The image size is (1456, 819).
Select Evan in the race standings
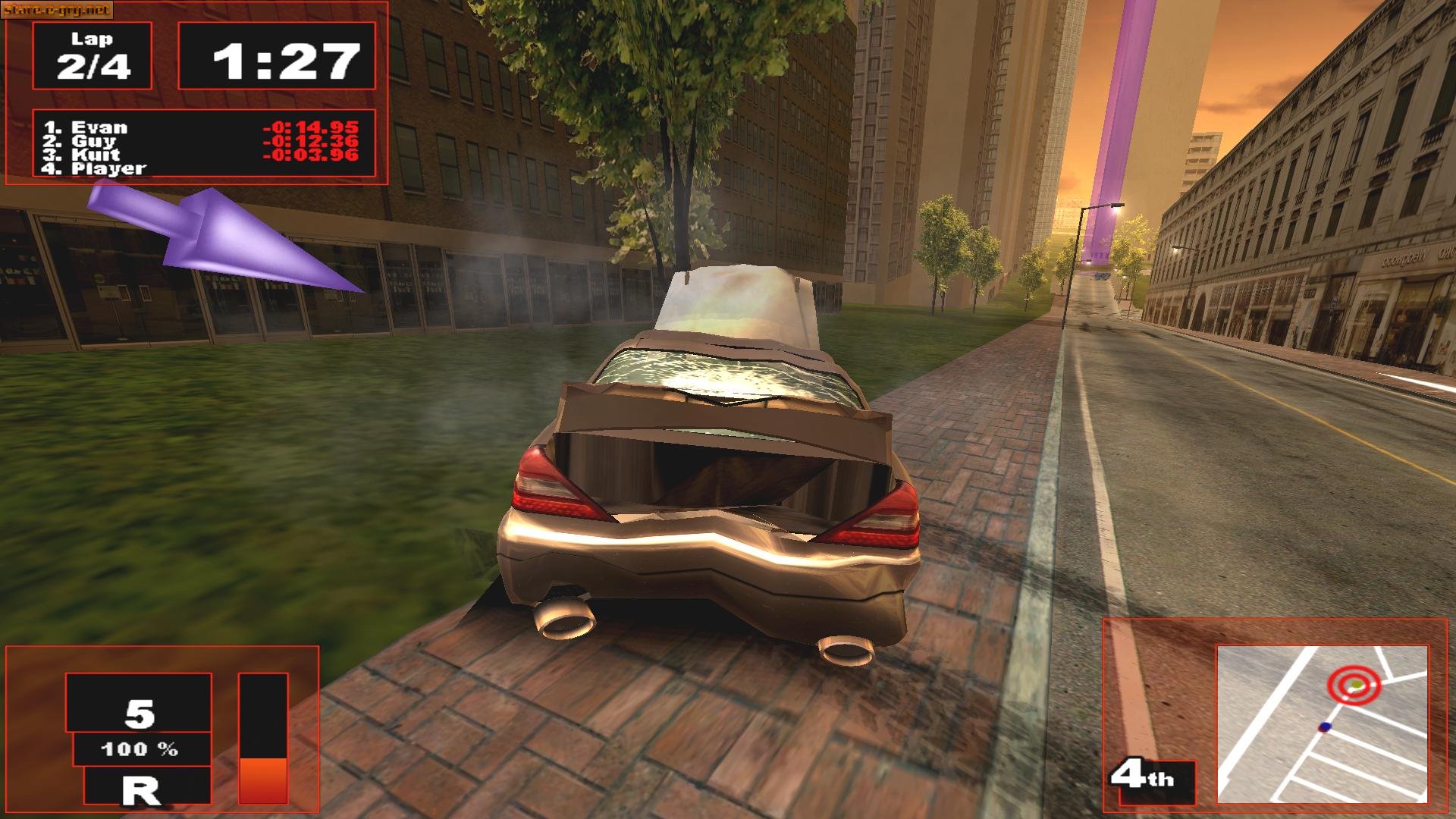[99, 127]
